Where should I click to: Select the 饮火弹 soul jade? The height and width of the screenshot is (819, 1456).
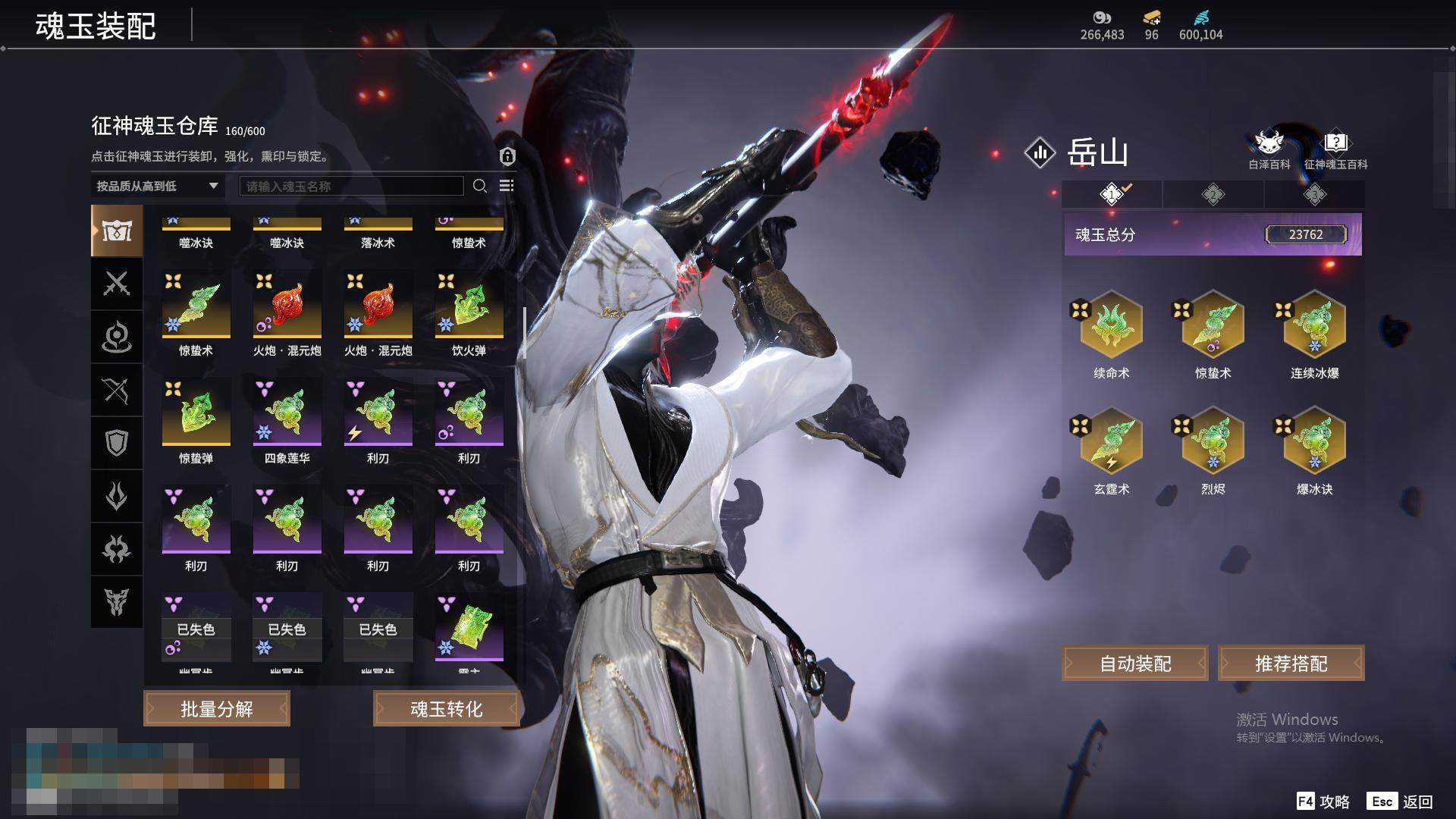469,306
